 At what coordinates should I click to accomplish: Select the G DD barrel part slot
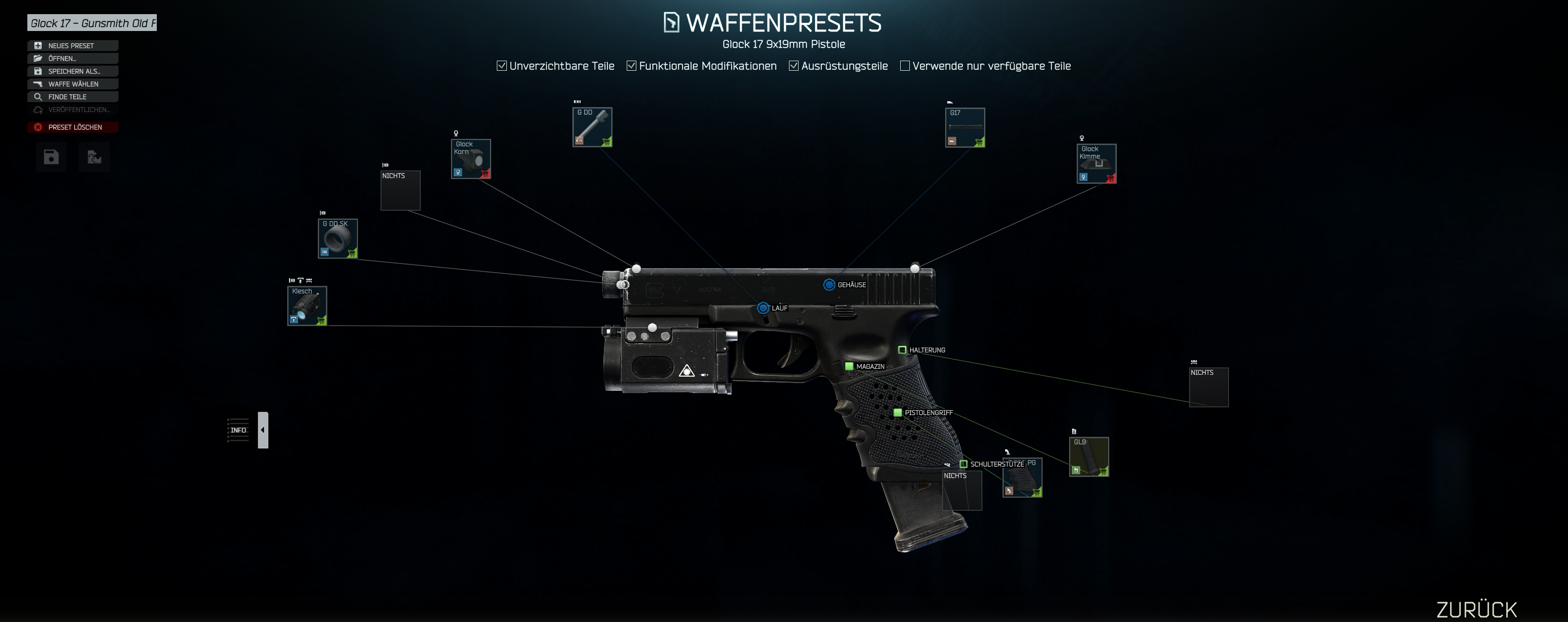[592, 127]
